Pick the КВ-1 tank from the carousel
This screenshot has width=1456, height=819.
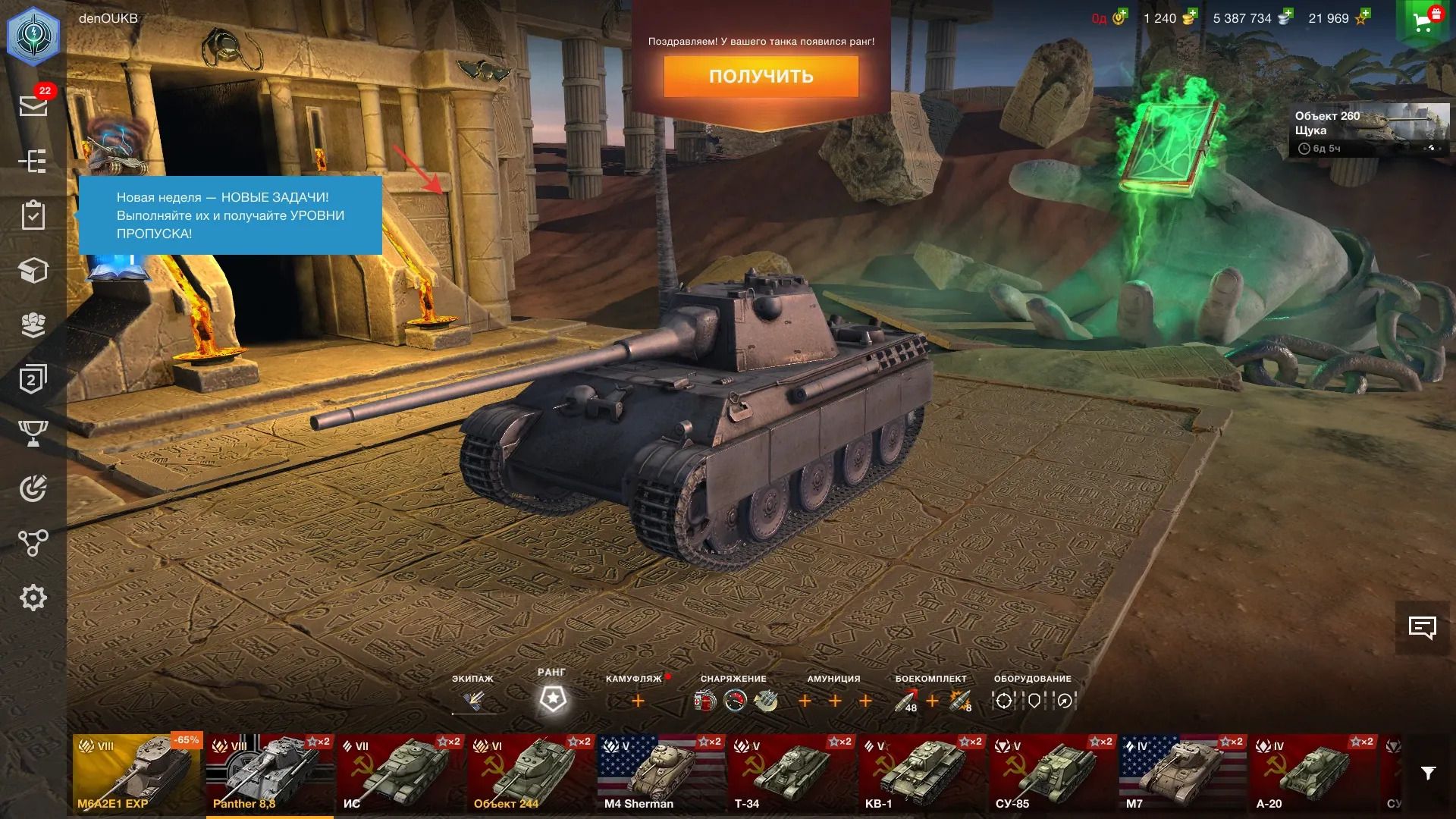(x=921, y=773)
